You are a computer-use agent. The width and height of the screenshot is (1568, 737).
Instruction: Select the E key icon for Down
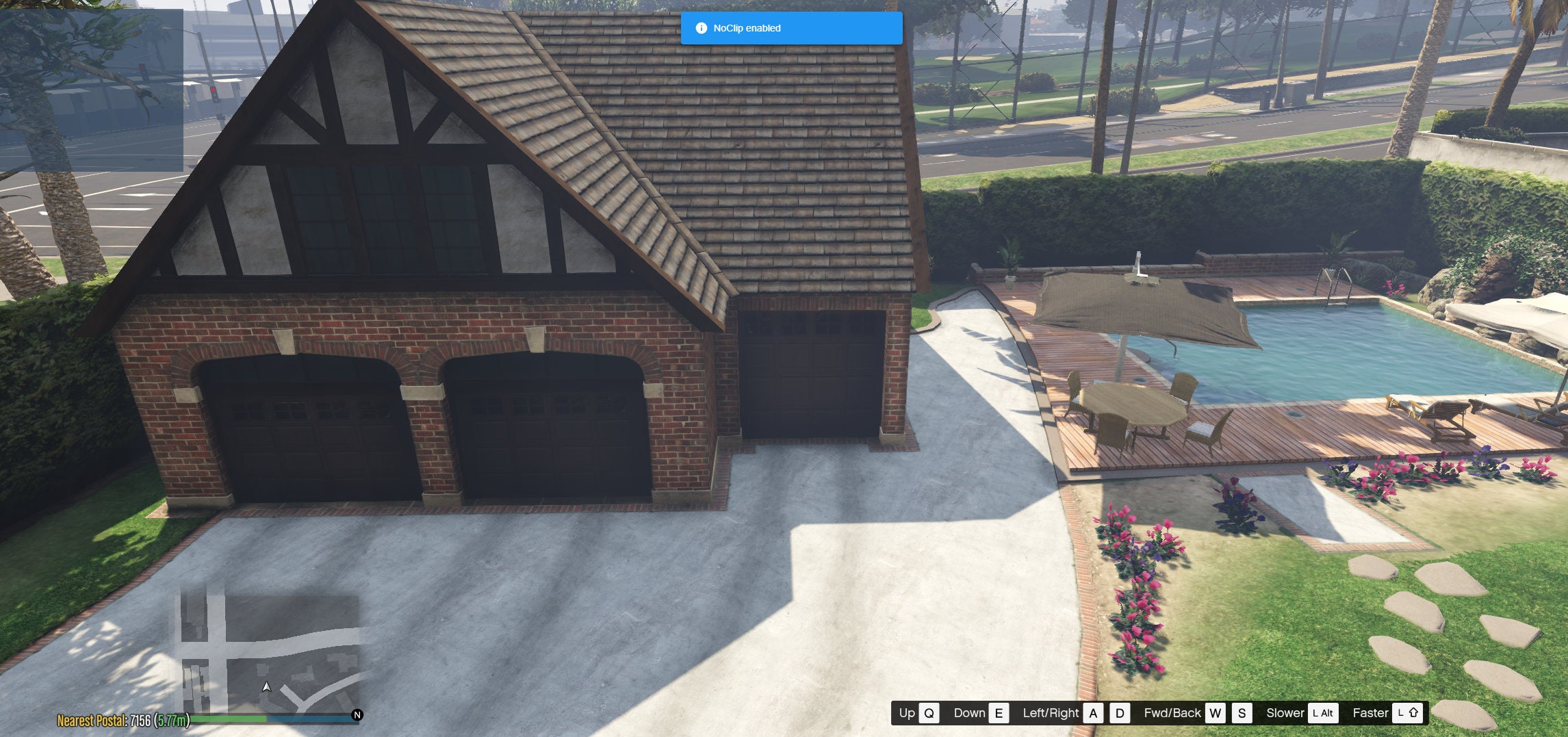tap(998, 713)
